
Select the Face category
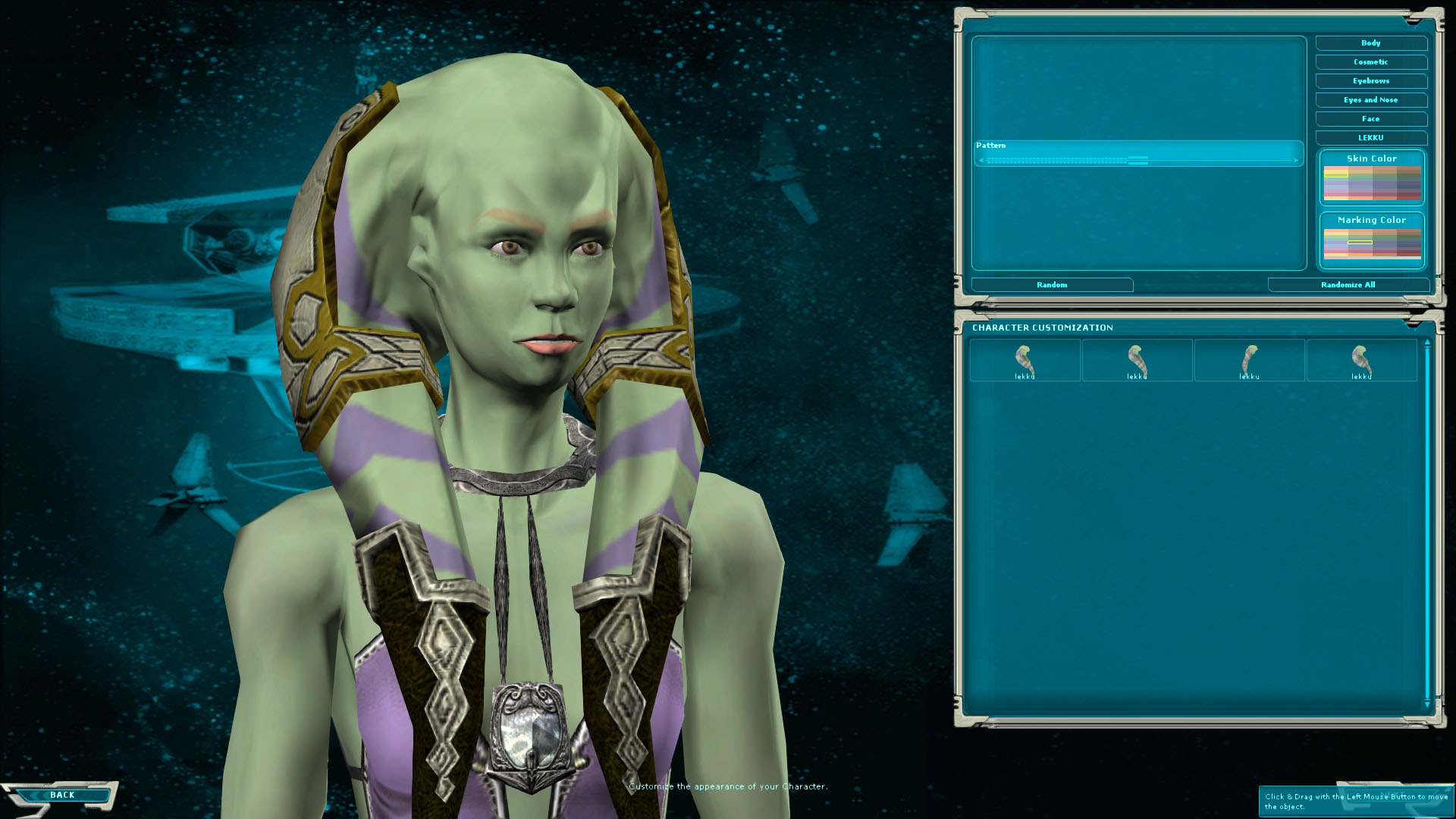pyautogui.click(x=1370, y=118)
